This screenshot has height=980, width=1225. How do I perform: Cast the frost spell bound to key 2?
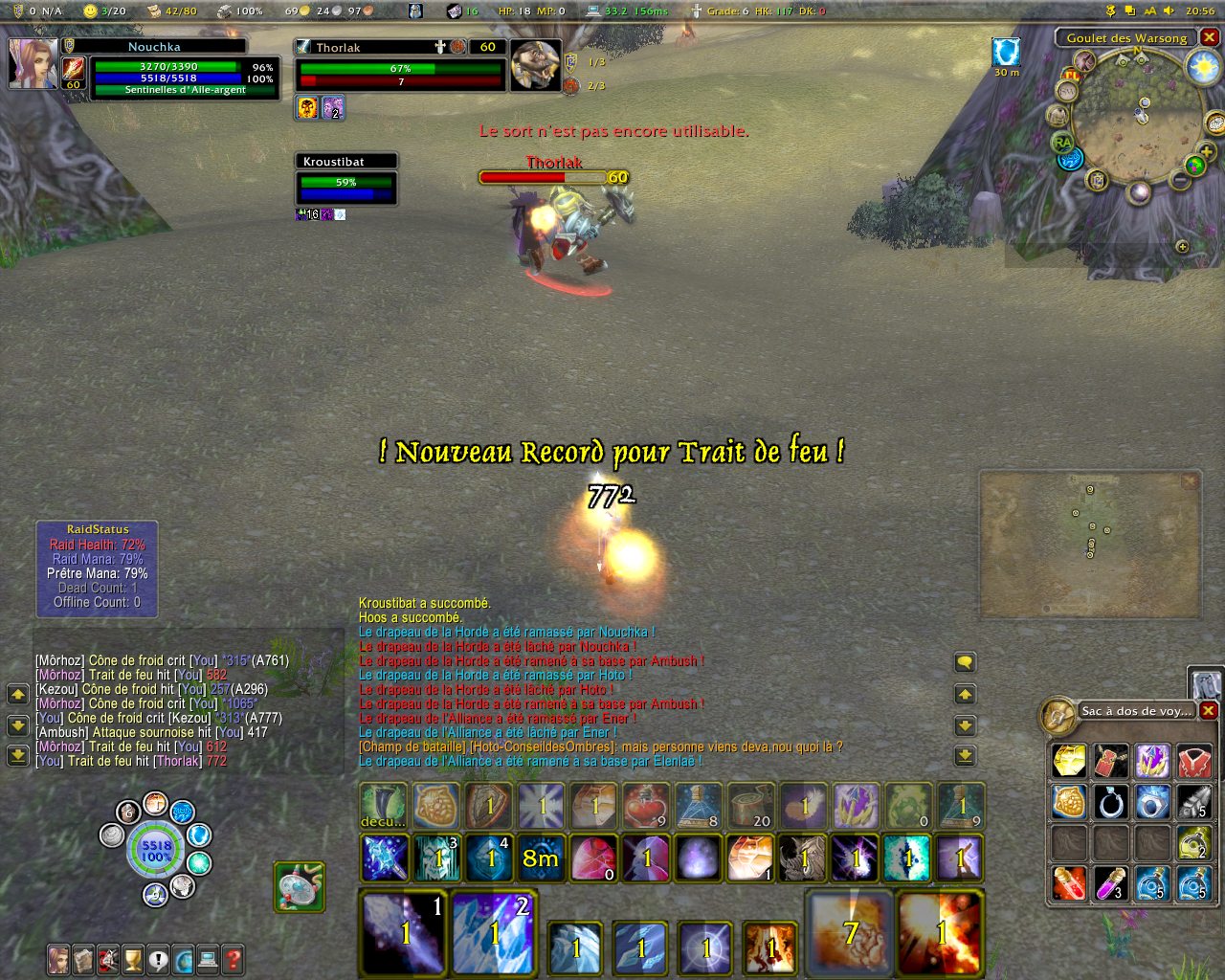click(494, 932)
